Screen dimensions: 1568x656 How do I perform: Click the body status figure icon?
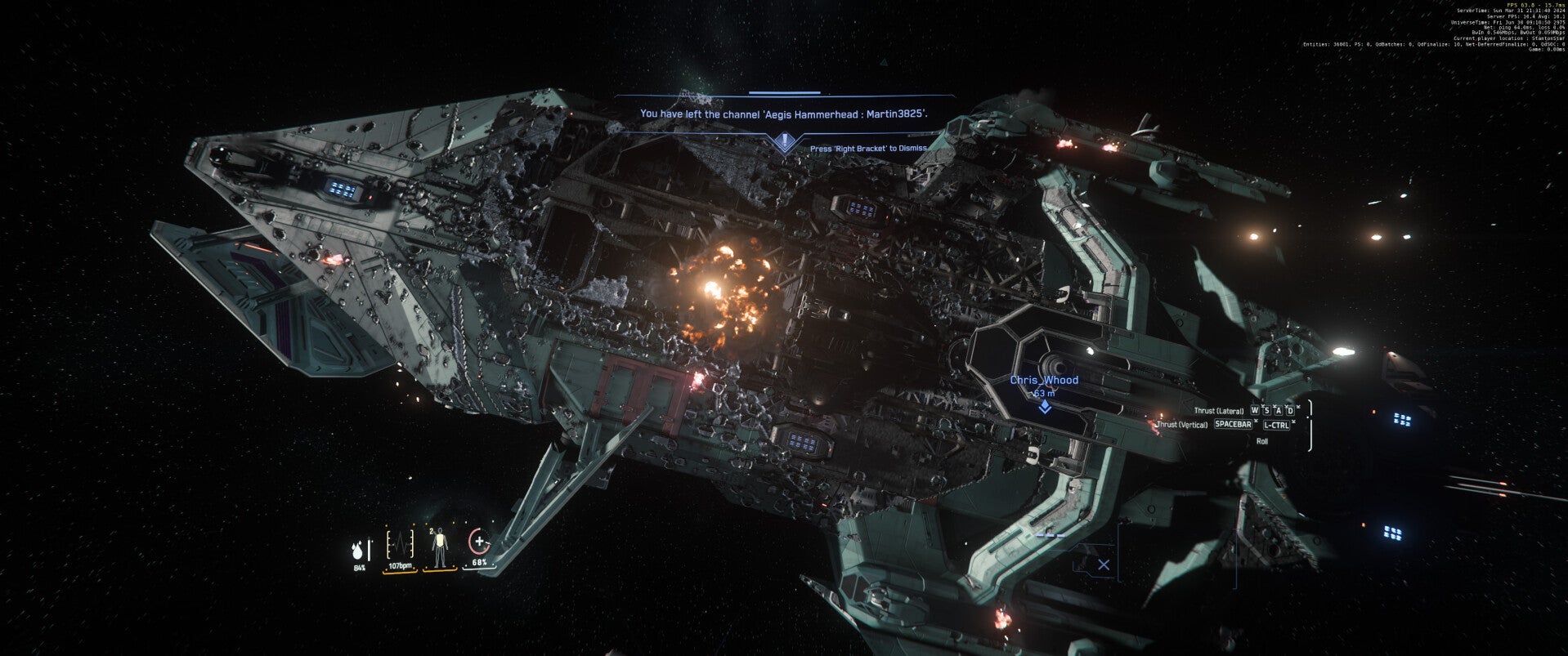[440, 547]
